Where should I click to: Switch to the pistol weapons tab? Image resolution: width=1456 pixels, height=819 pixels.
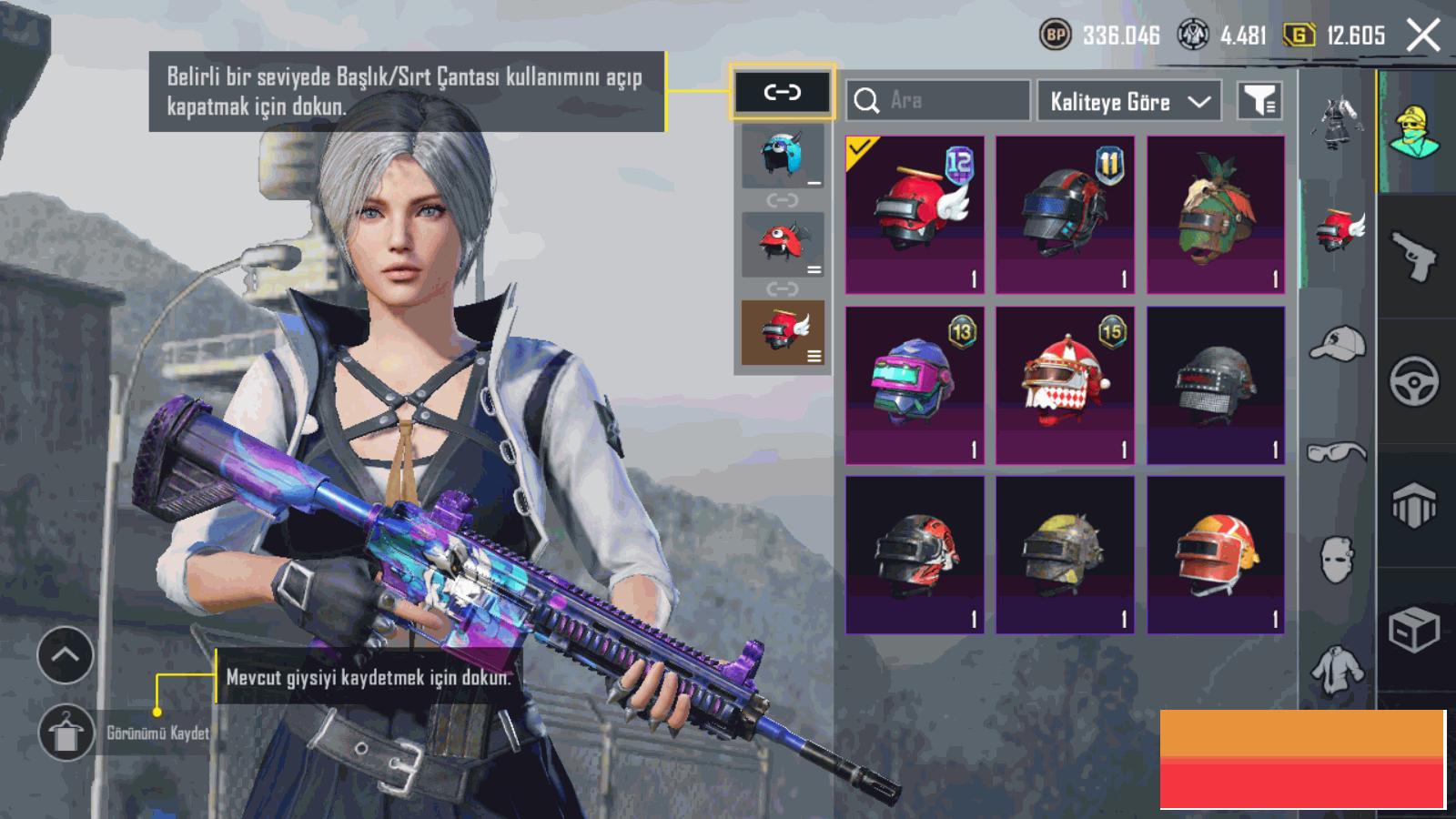click(x=1413, y=256)
